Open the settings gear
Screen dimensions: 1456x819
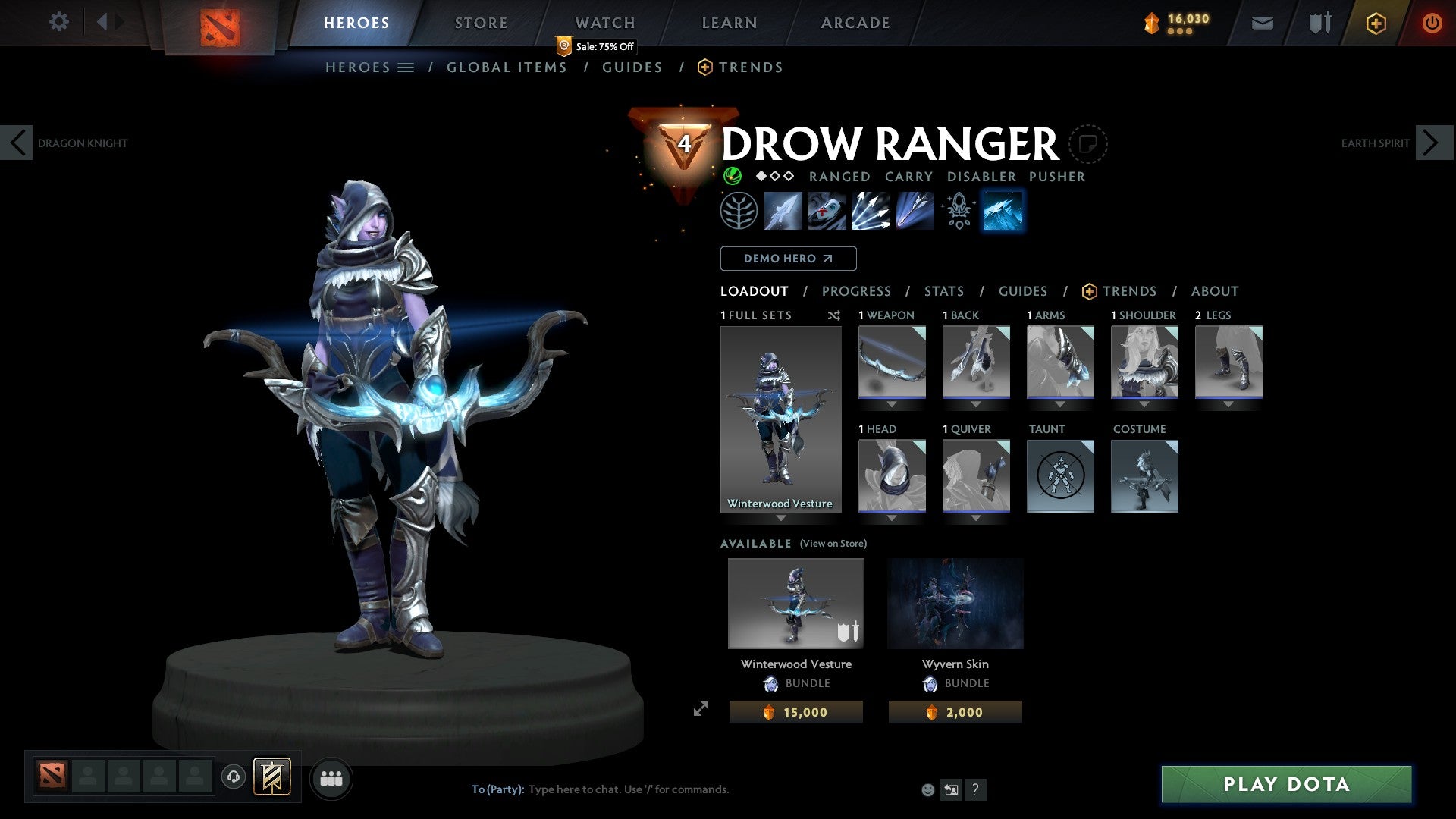[x=59, y=22]
